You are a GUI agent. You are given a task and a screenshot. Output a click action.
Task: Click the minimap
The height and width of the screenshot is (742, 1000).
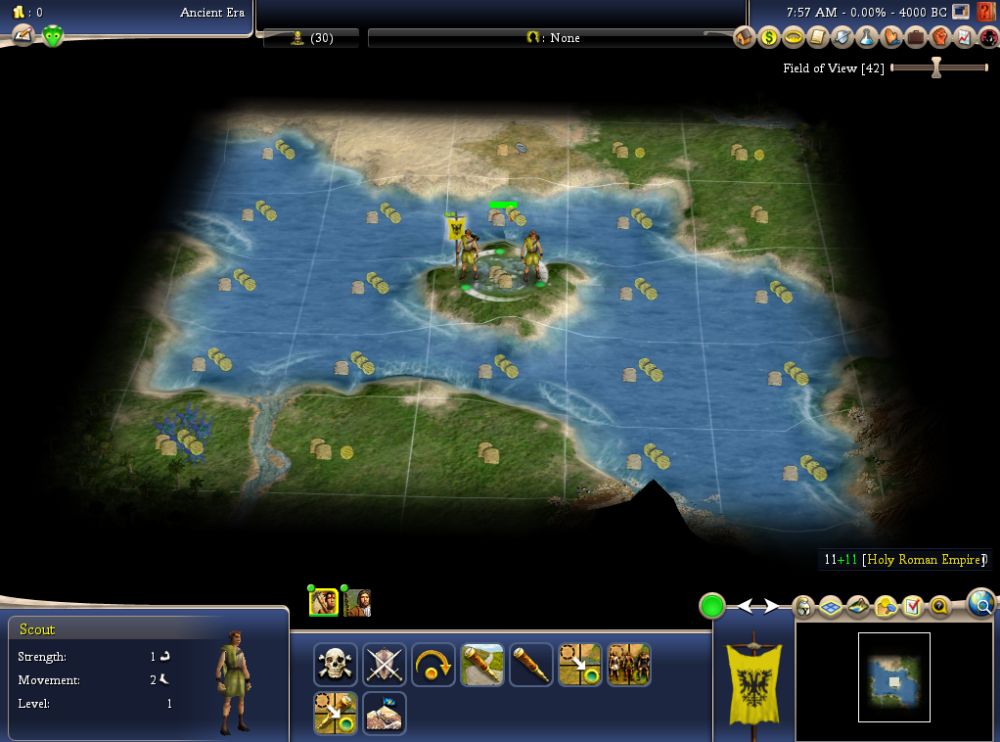(894, 677)
